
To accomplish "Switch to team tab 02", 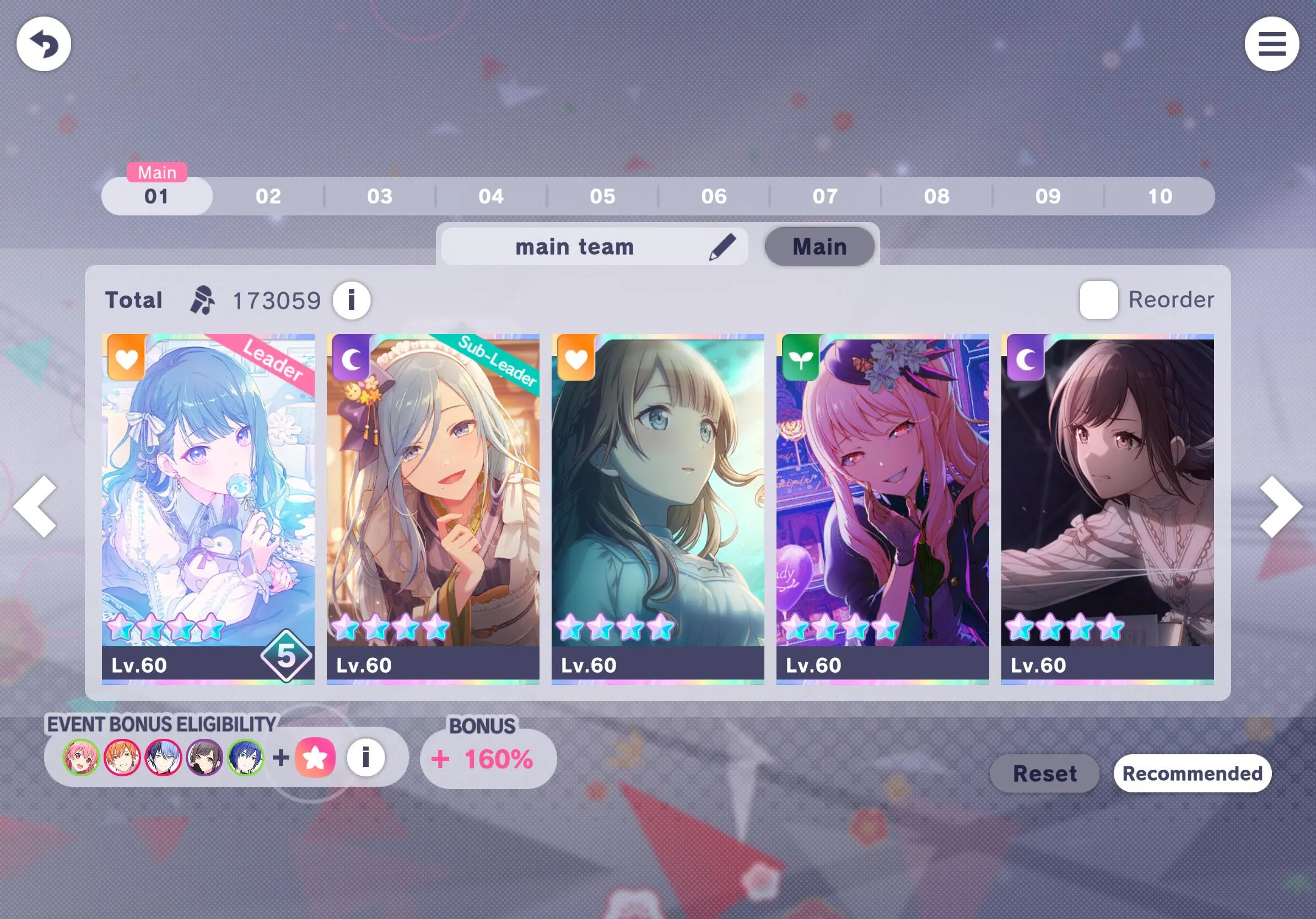I will (268, 197).
